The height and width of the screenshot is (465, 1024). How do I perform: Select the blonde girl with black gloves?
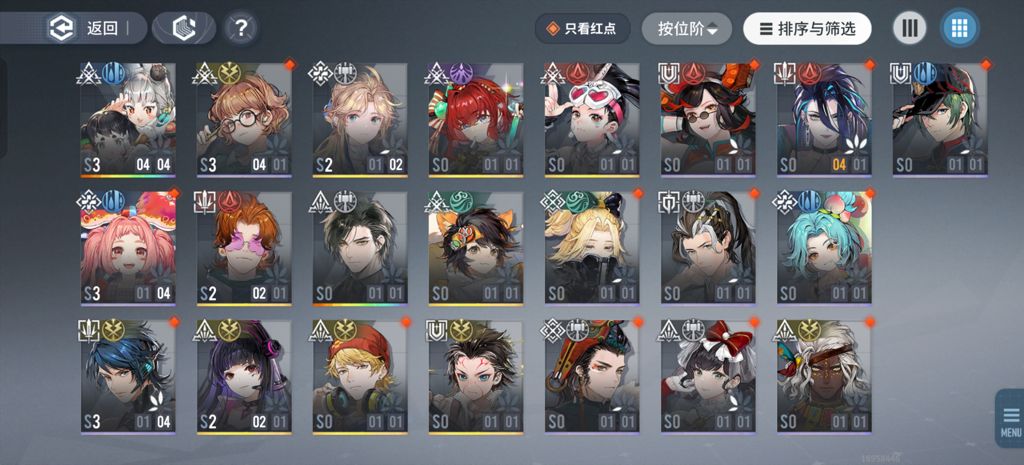[x=592, y=248]
